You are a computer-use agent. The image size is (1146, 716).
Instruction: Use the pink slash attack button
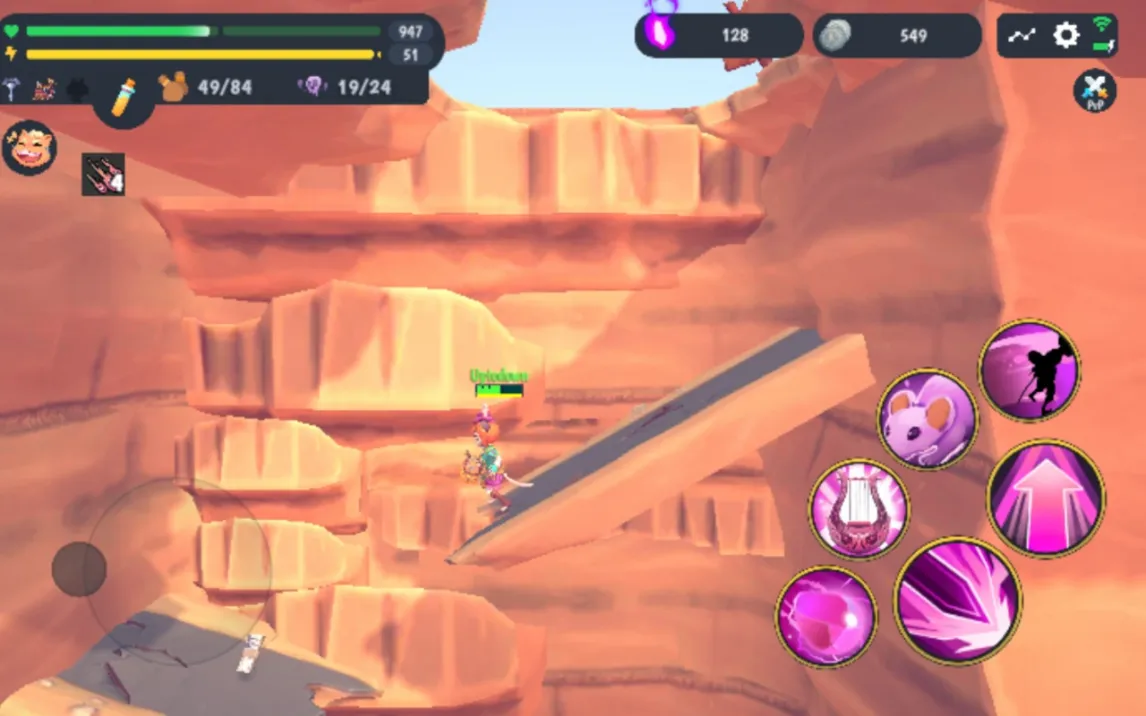coord(957,600)
